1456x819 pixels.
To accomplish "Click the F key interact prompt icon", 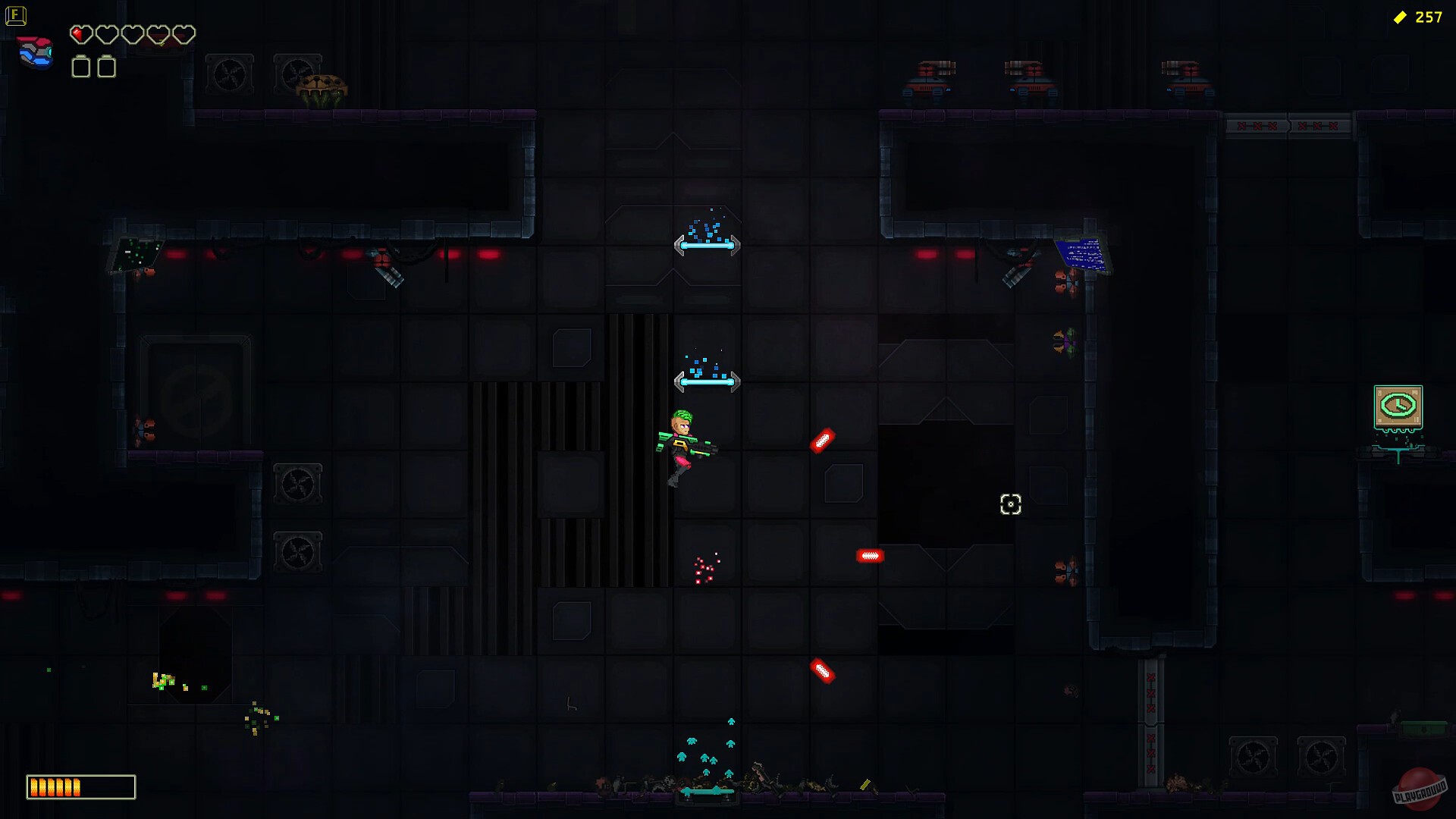I will coord(16,15).
